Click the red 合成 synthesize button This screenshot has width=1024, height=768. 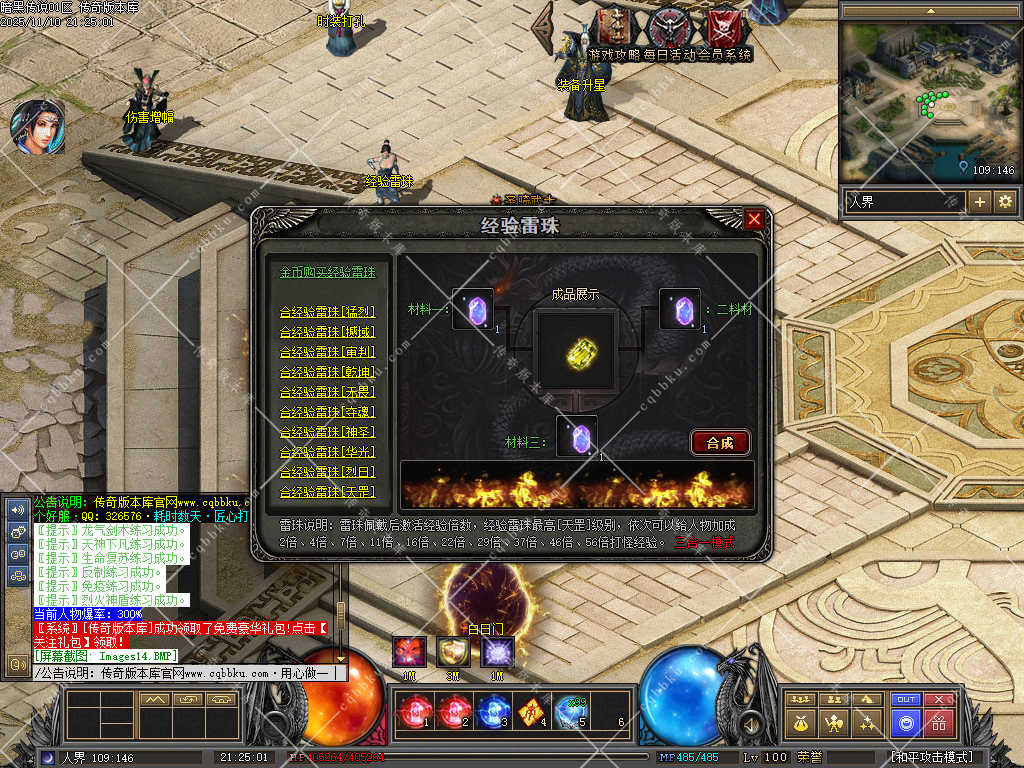click(720, 442)
